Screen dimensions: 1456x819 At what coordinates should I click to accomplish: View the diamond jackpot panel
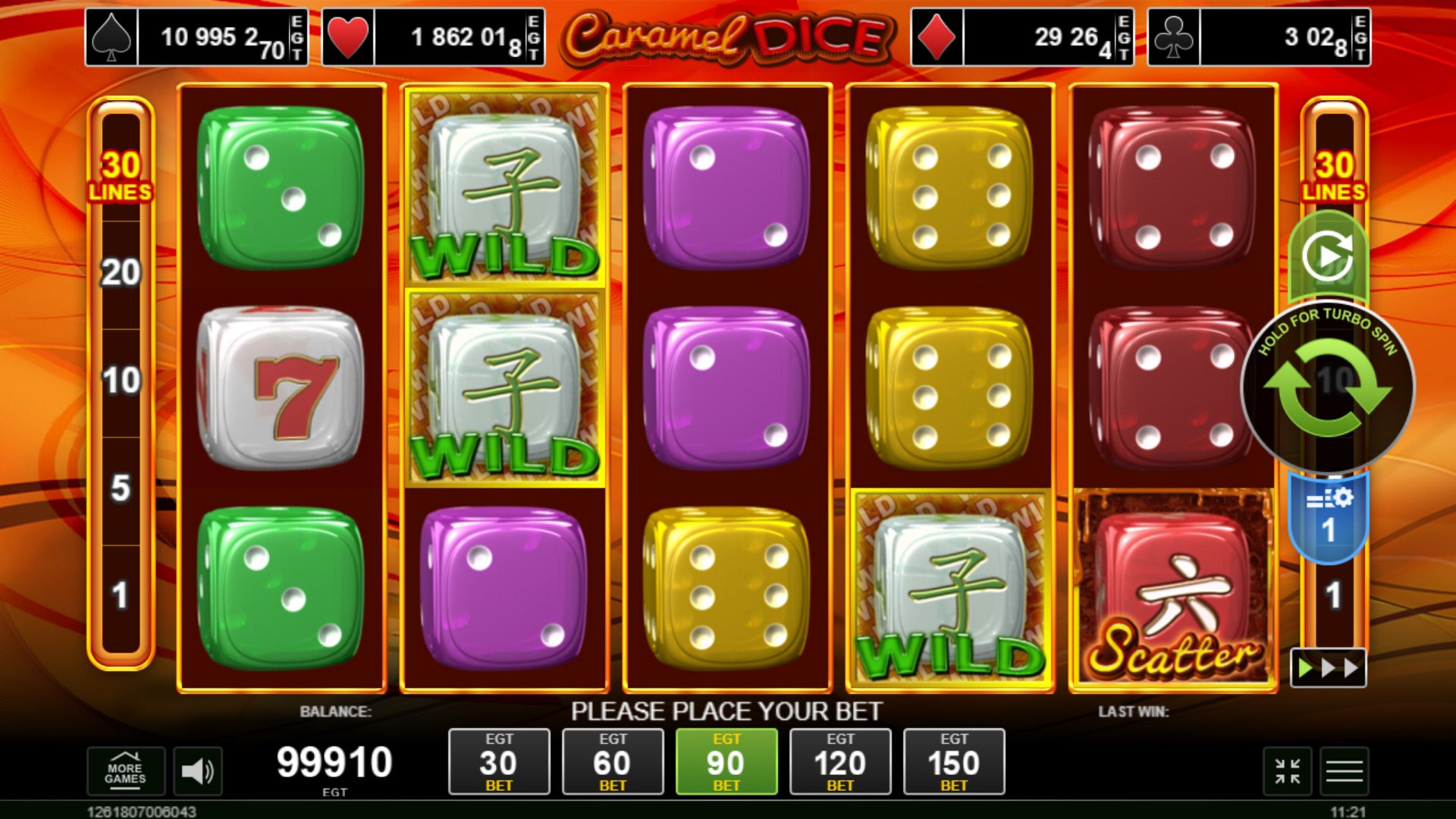tap(1021, 37)
